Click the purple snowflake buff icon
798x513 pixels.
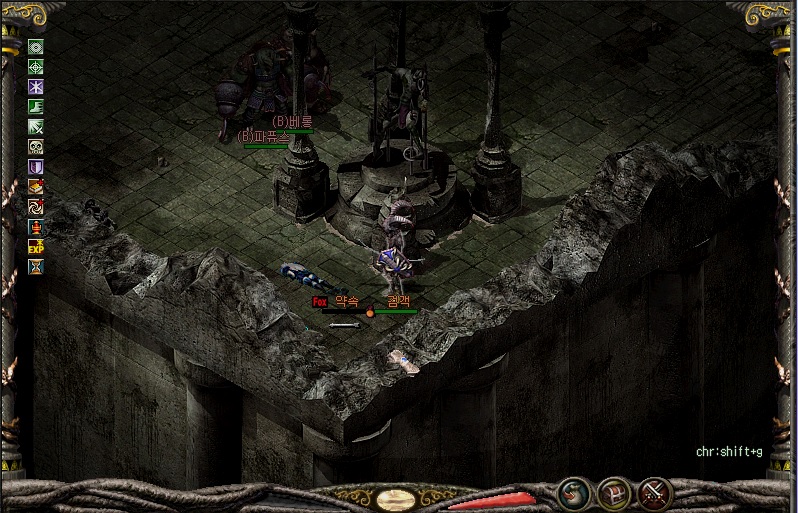coord(36,87)
